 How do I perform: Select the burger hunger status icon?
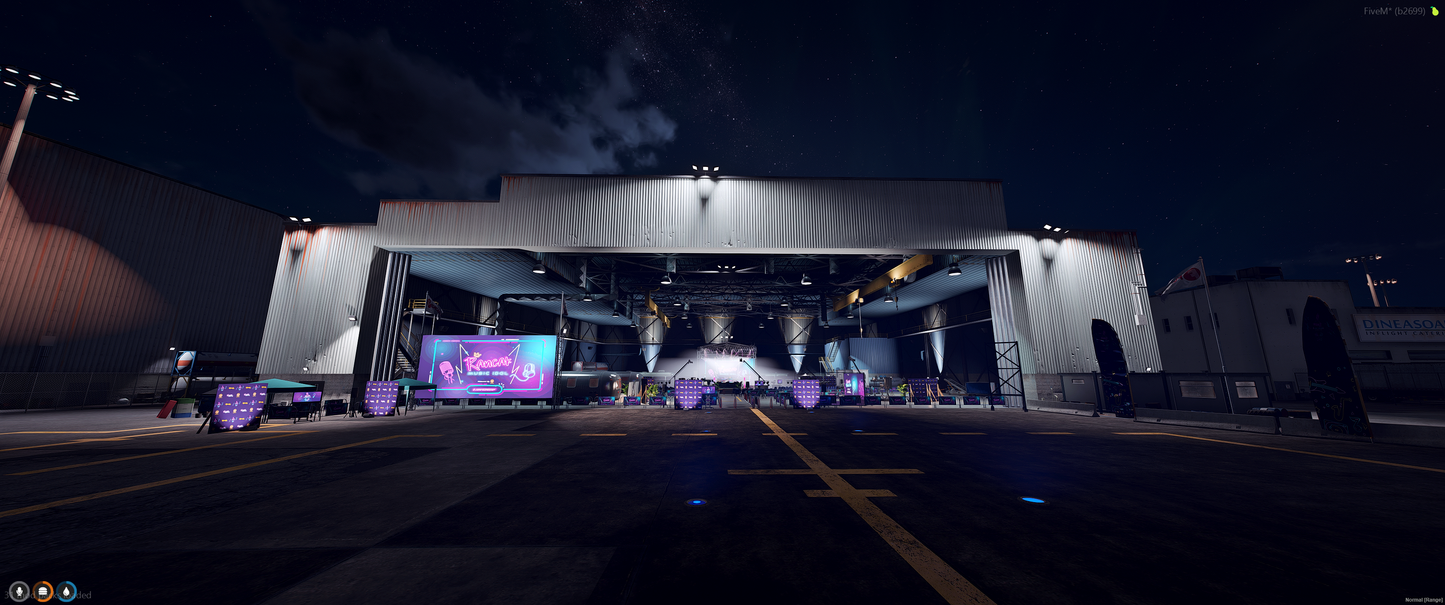pyautogui.click(x=43, y=592)
